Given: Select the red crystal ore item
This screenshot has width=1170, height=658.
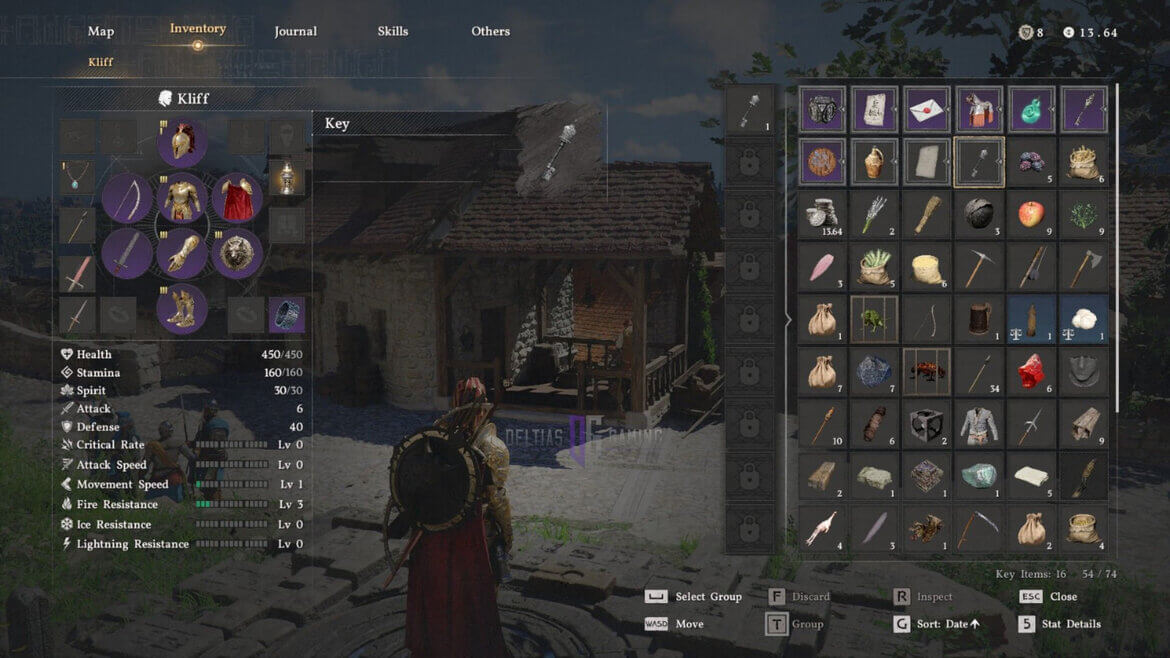Looking at the screenshot, I should (x=1031, y=372).
